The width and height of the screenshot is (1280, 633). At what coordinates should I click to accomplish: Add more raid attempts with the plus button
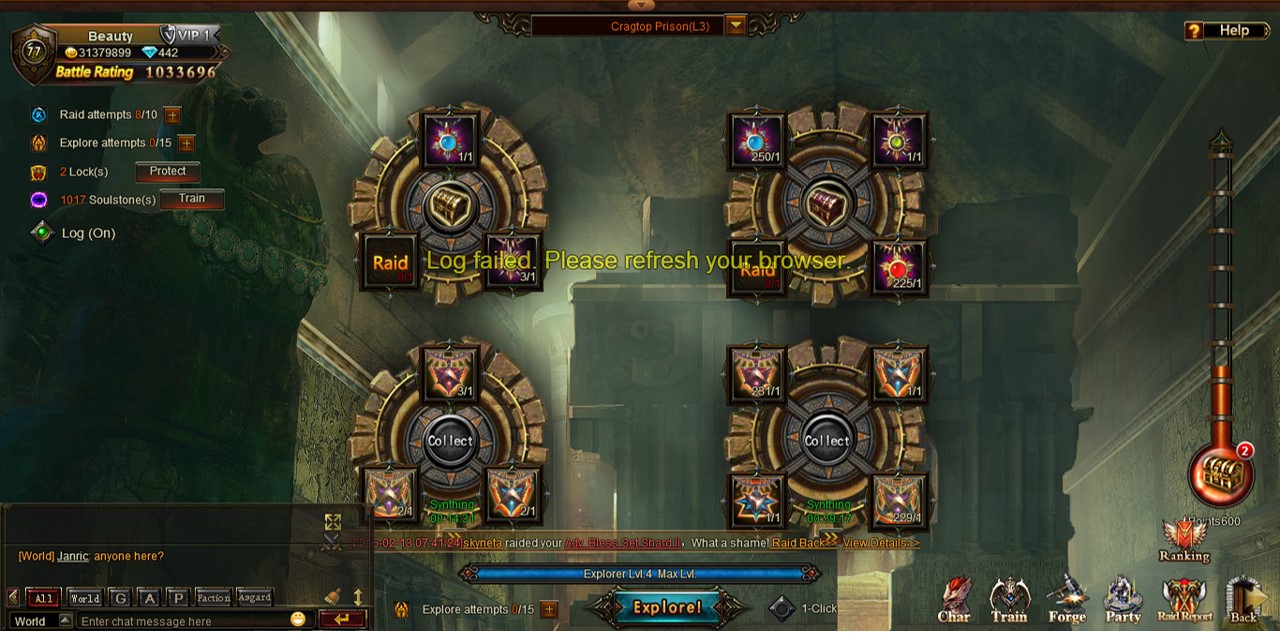point(172,115)
